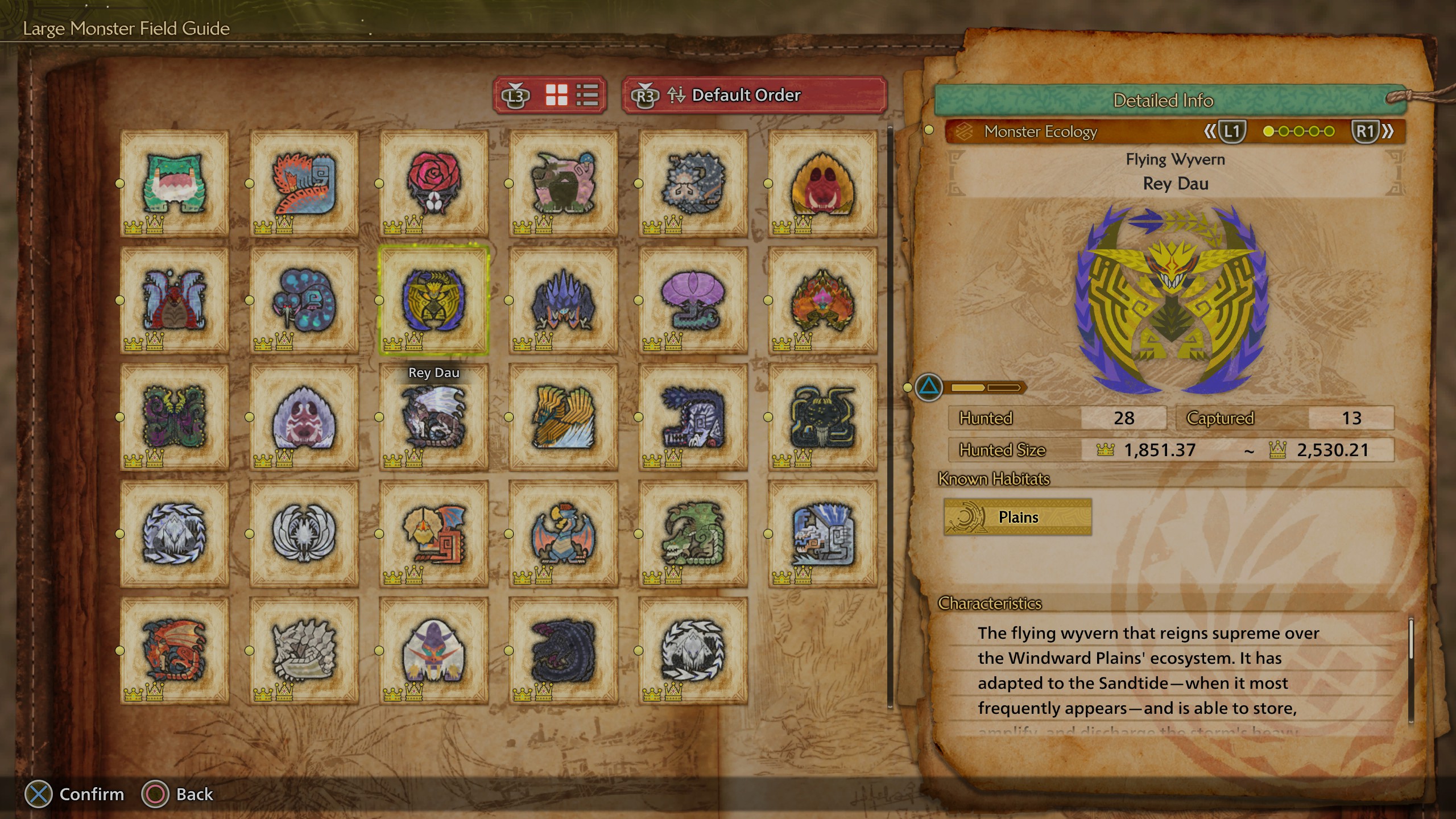1456x819 pixels.
Task: Pick the red-faced Doshaguma tile
Action: pyautogui.click(x=822, y=183)
